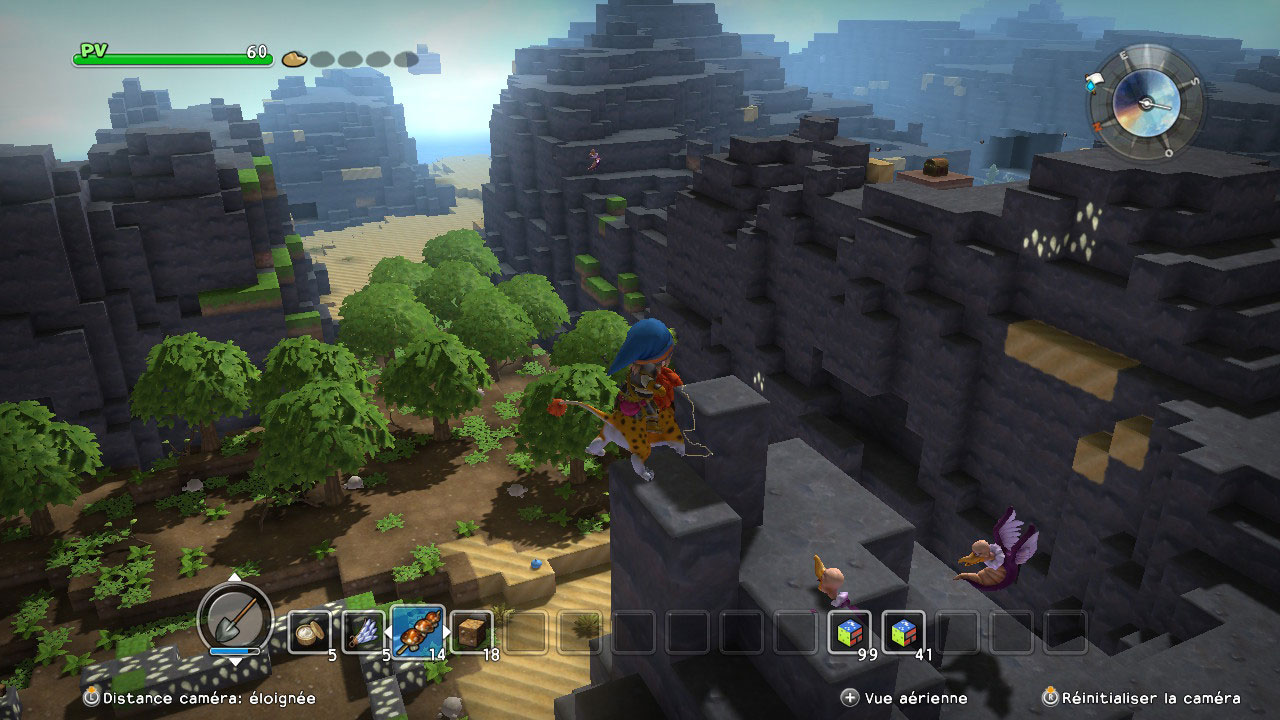Screen dimensions: 1280x720
Task: Select the earth block slot with 18
Action: click(x=471, y=631)
